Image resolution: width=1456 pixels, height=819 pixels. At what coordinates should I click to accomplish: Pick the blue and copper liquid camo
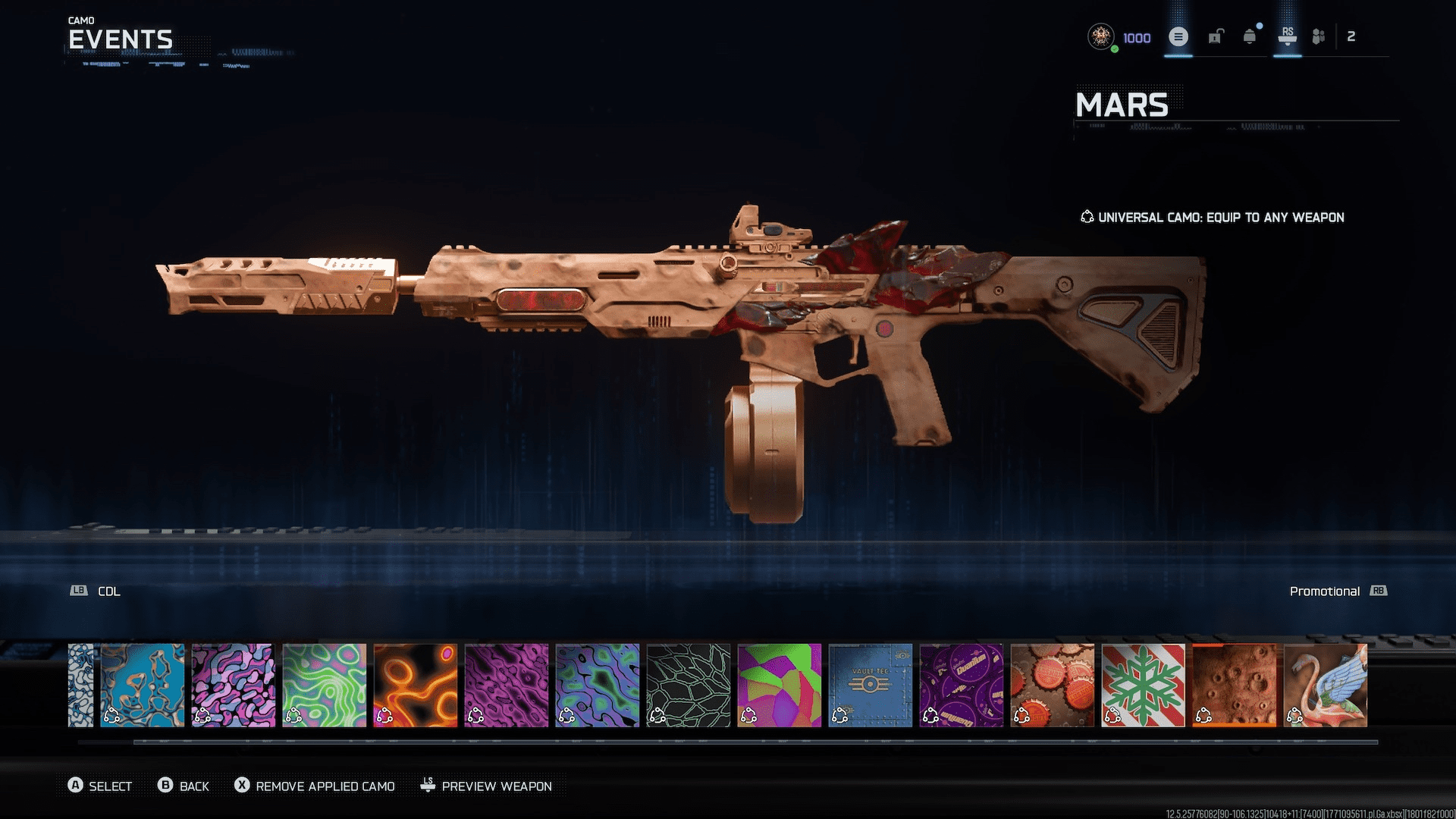point(142,685)
